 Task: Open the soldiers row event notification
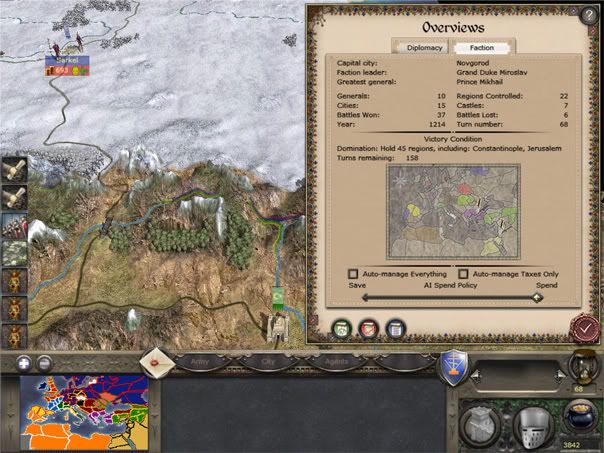click(14, 224)
